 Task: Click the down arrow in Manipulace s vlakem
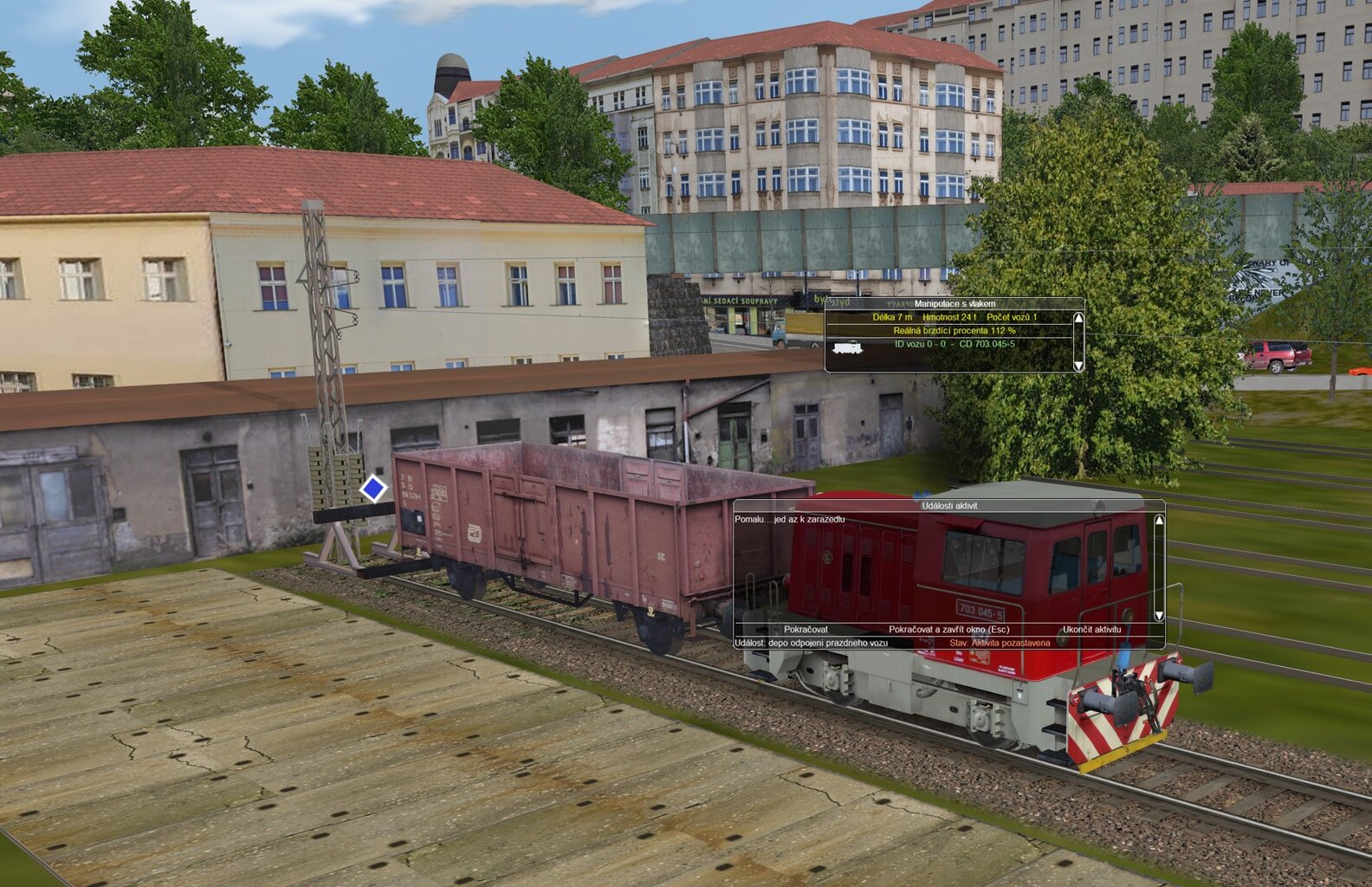(x=1078, y=366)
